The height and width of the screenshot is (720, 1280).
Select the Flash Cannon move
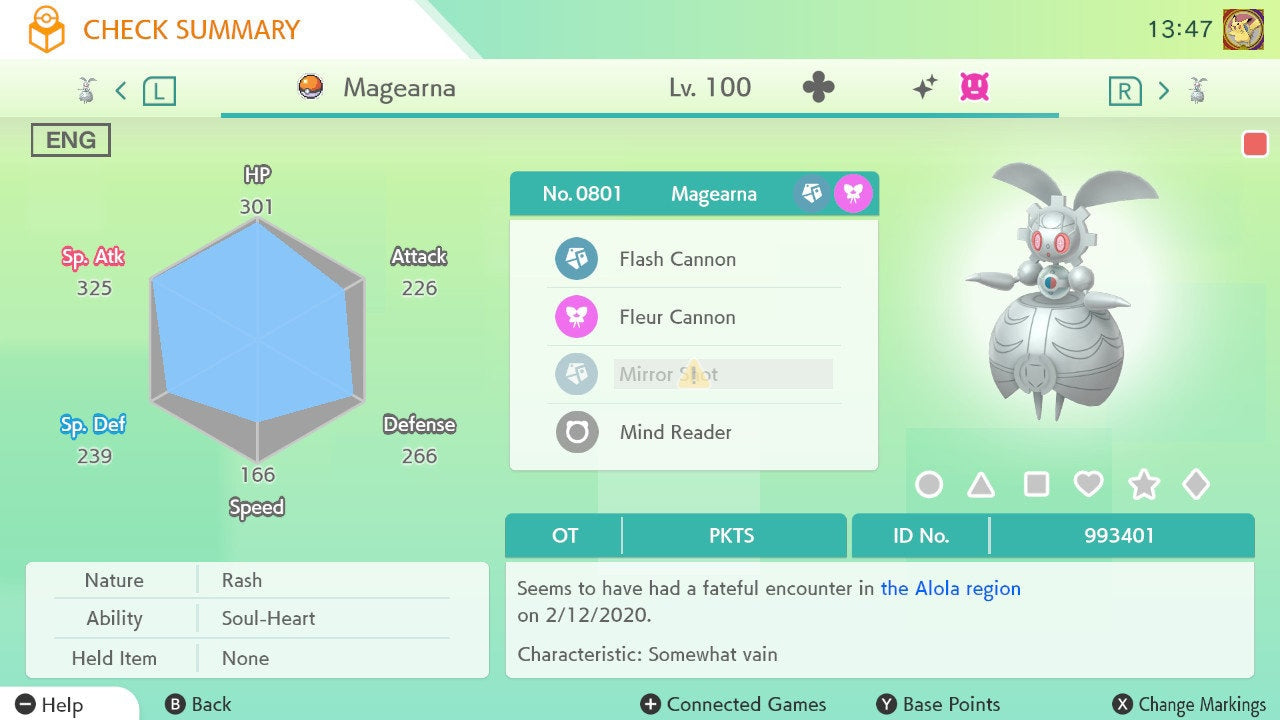coord(677,259)
